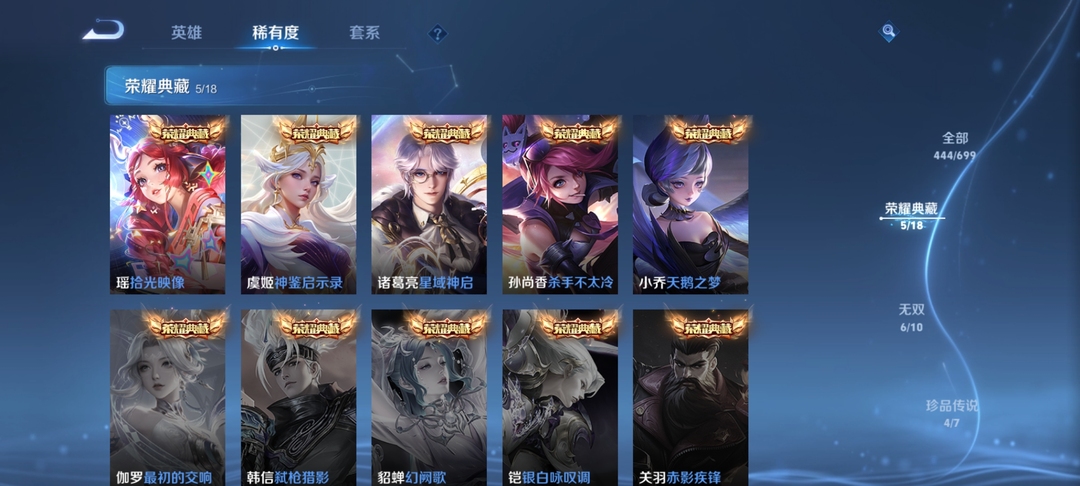Select the 孙尚香 杀手不太冷 skin card

pos(560,205)
